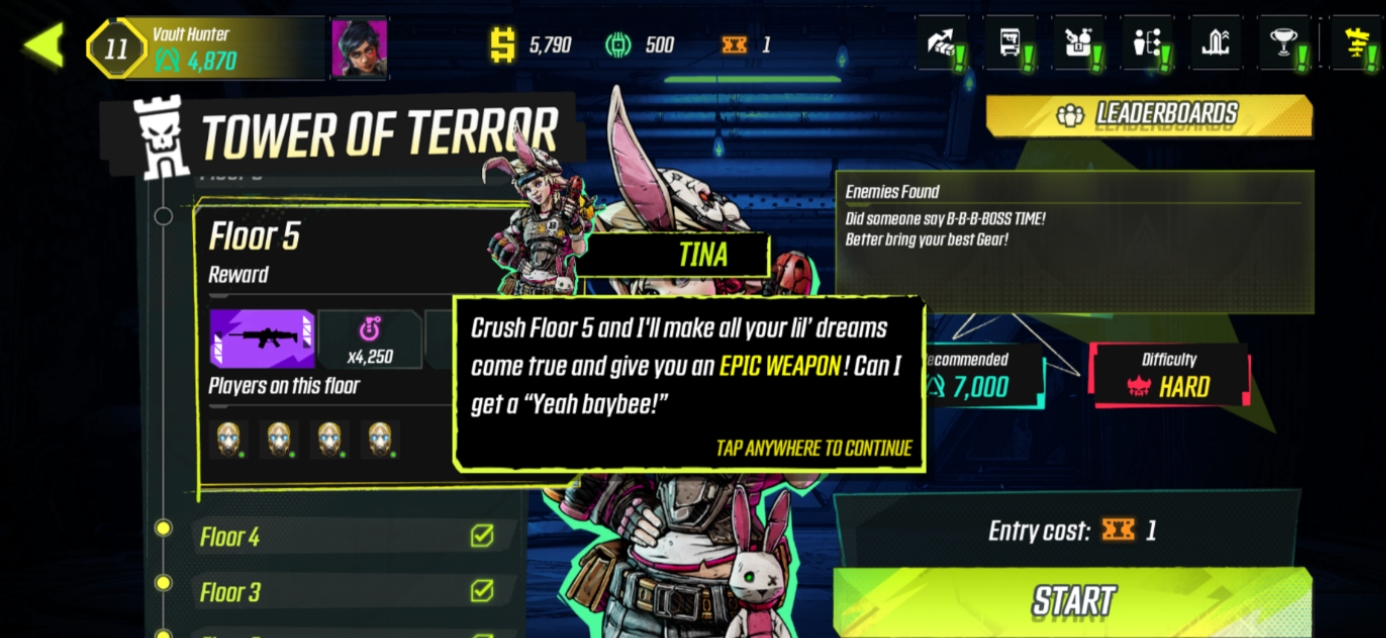Image resolution: width=1386 pixels, height=638 pixels.
Task: Inspect the purple epic weapon reward
Action: pyautogui.click(x=262, y=338)
